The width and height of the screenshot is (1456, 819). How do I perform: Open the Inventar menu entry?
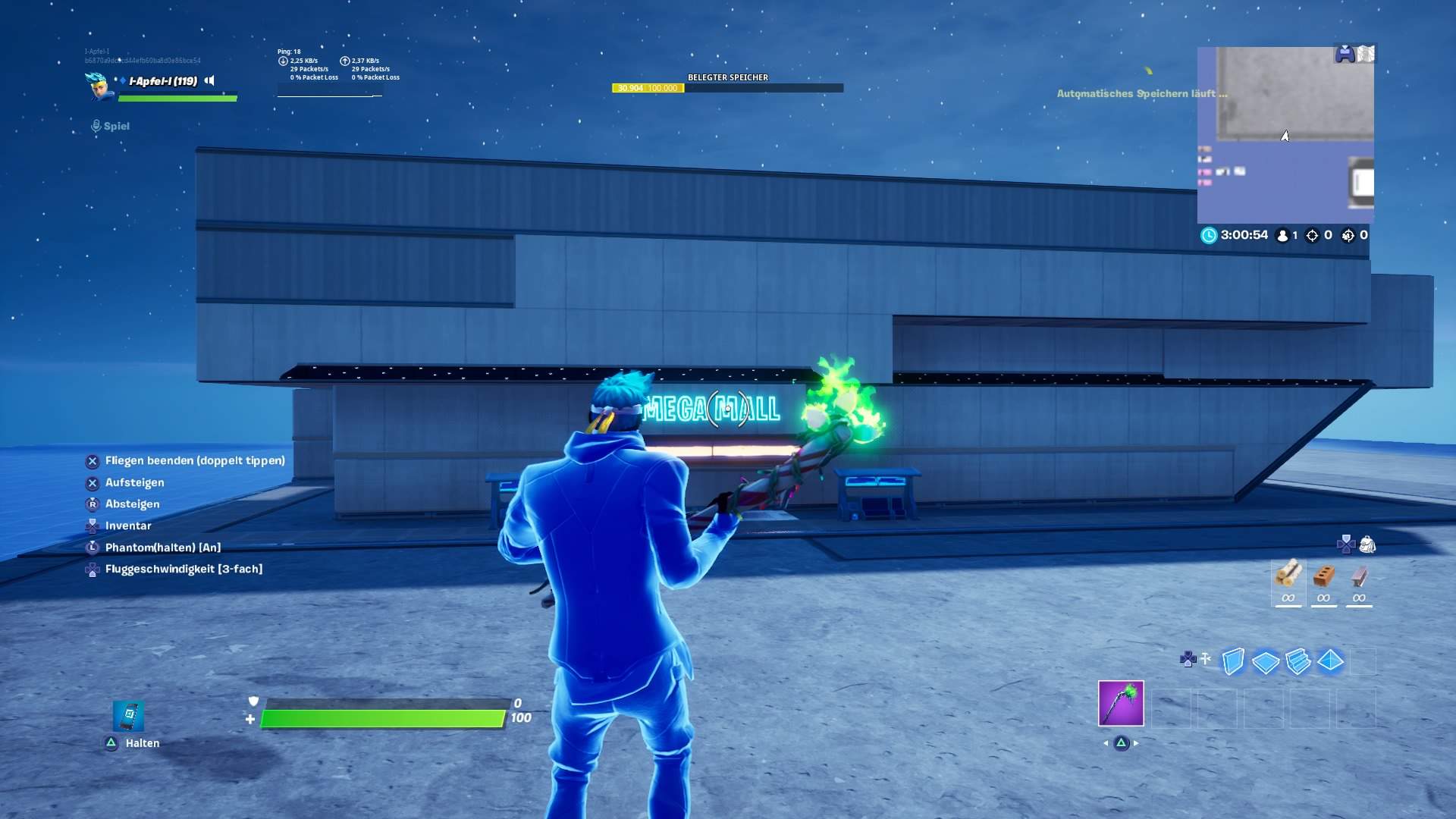[x=128, y=526]
